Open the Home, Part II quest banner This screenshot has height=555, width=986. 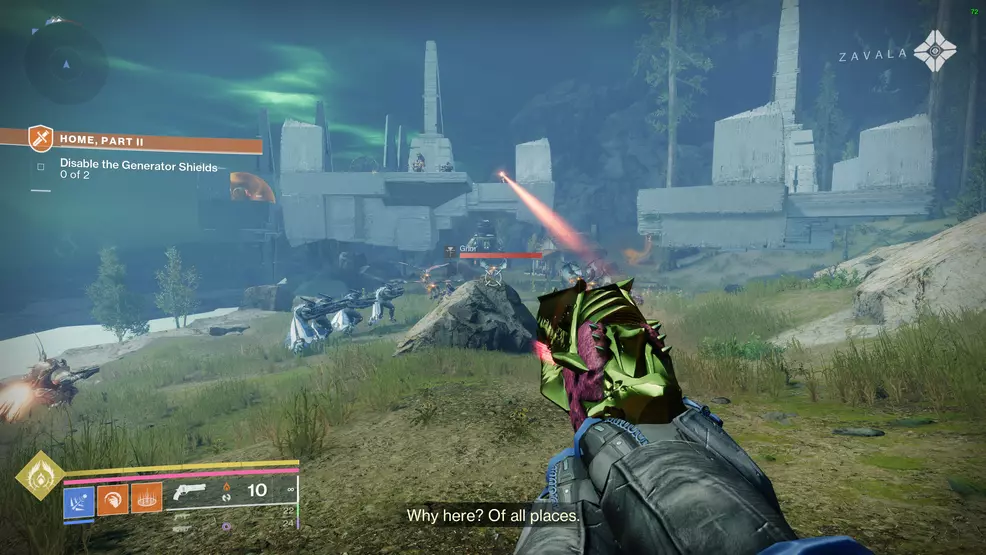[132, 141]
